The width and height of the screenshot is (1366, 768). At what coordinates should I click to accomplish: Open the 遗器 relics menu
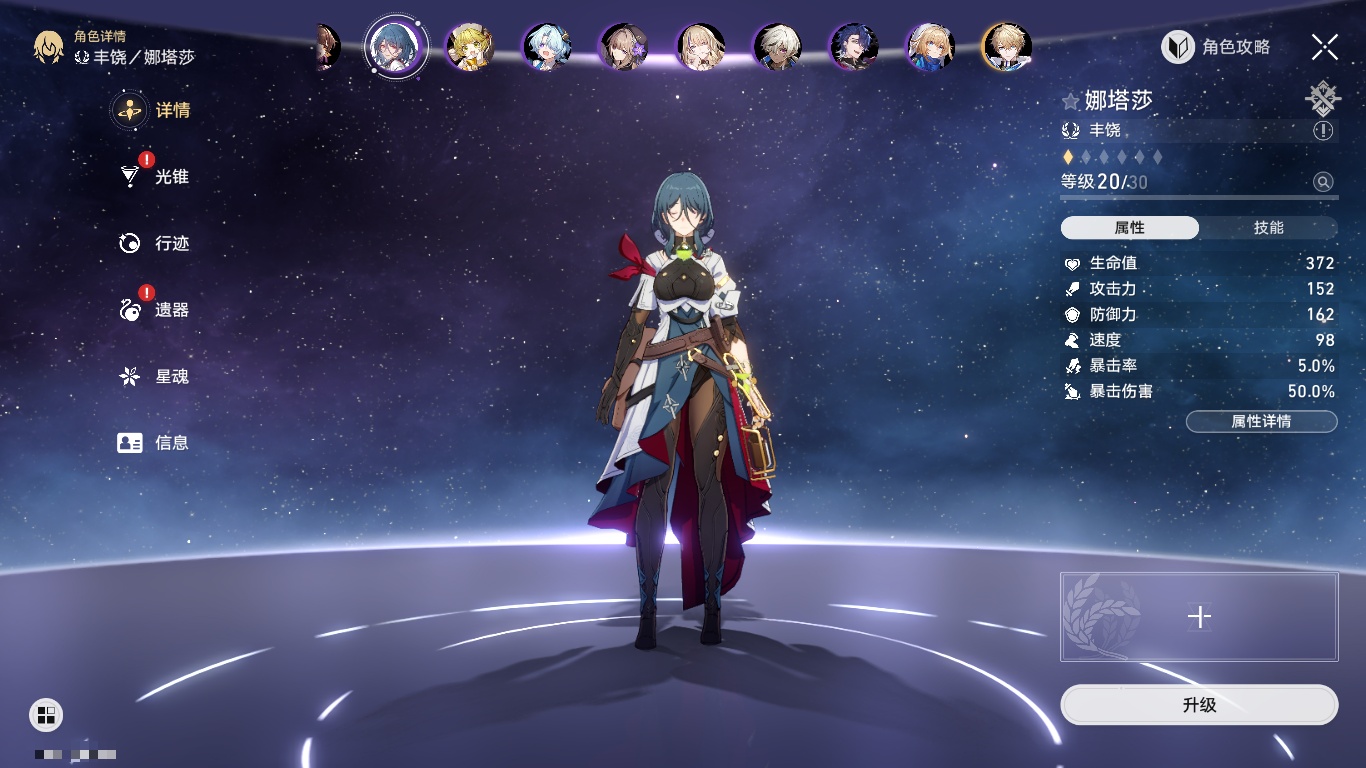click(154, 310)
